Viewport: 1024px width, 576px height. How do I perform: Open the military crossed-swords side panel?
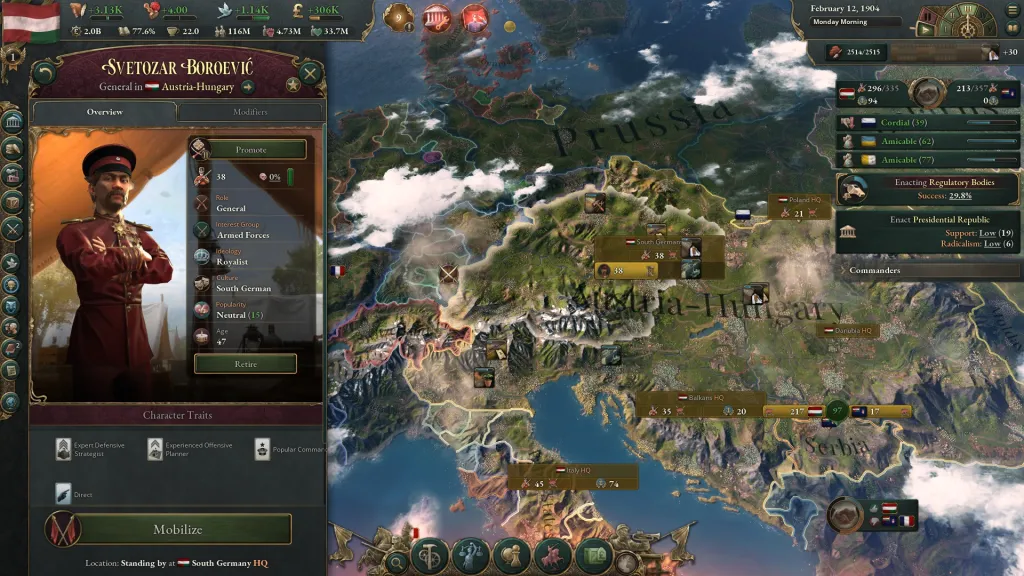click(12, 228)
